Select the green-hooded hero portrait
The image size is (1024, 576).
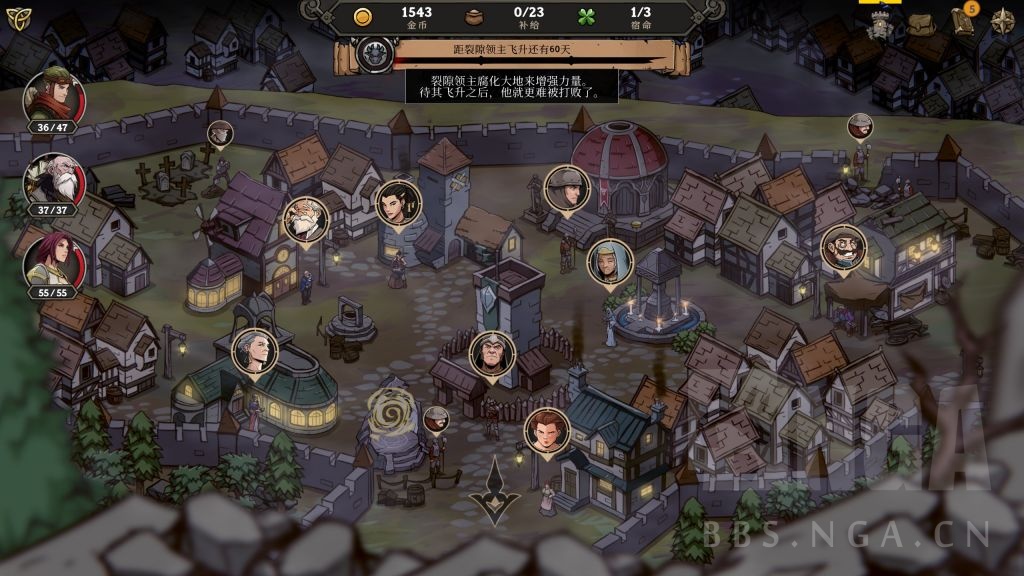tap(53, 97)
